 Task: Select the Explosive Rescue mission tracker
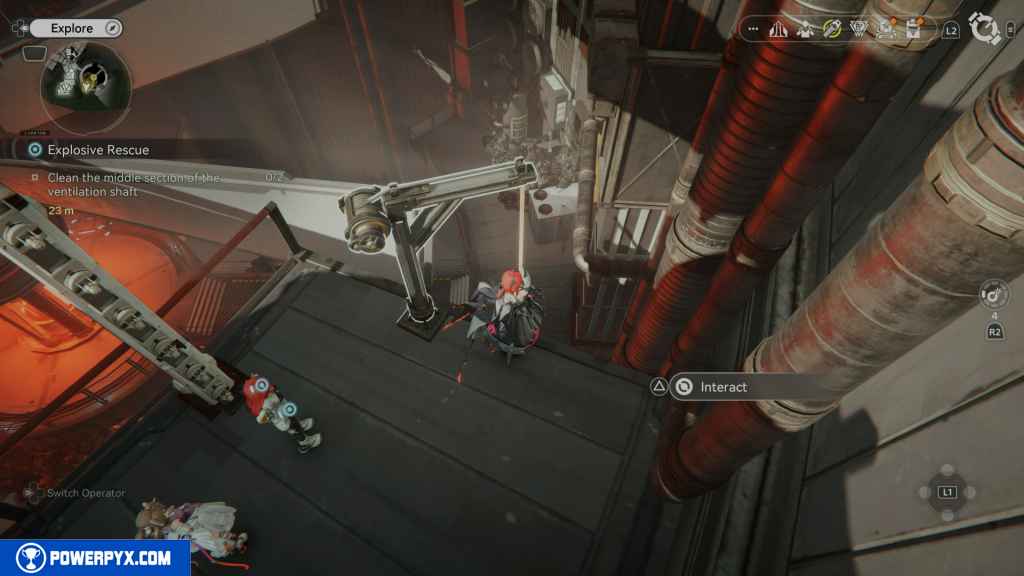[98, 150]
